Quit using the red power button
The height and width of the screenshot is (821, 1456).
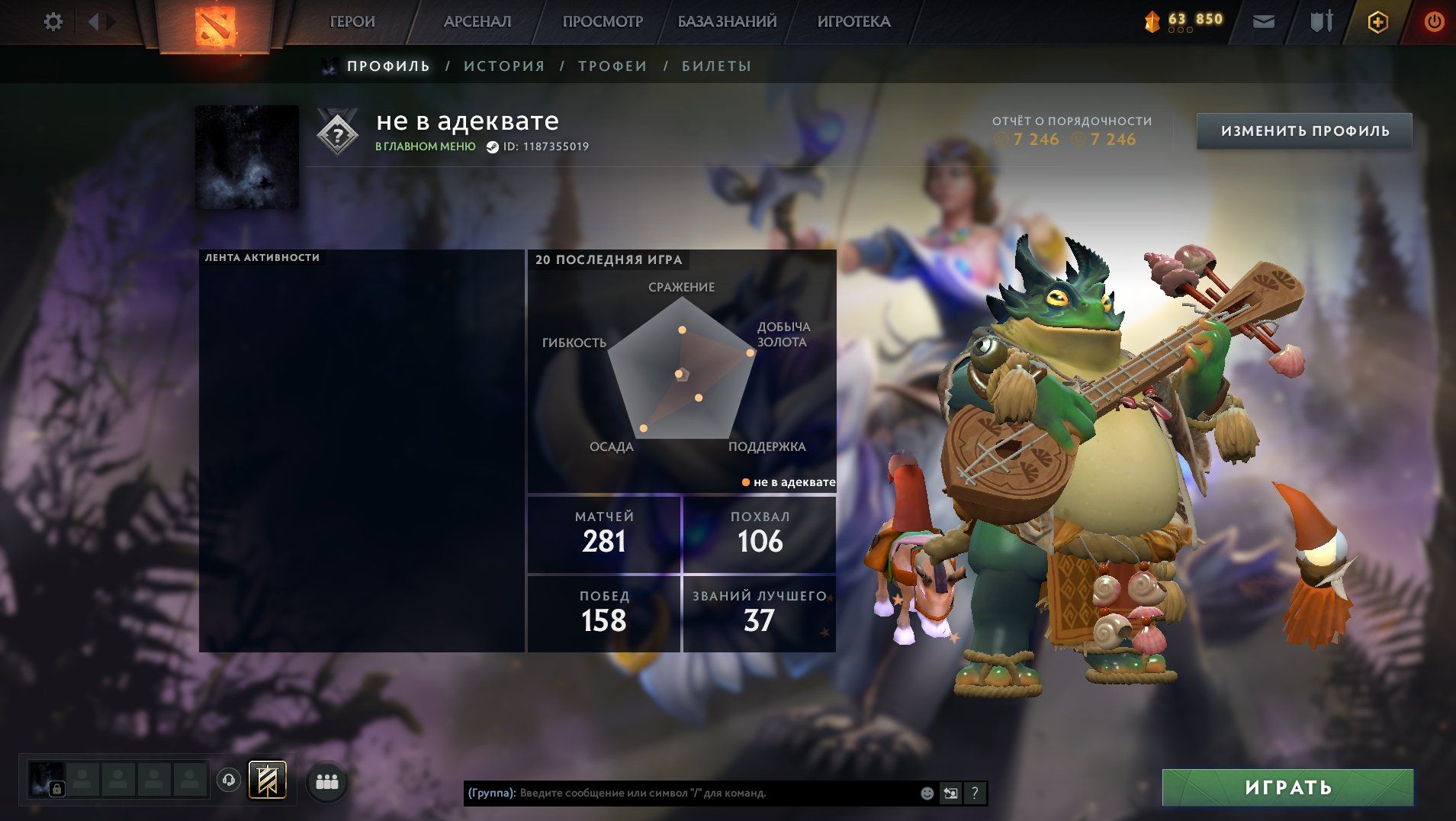click(1434, 22)
